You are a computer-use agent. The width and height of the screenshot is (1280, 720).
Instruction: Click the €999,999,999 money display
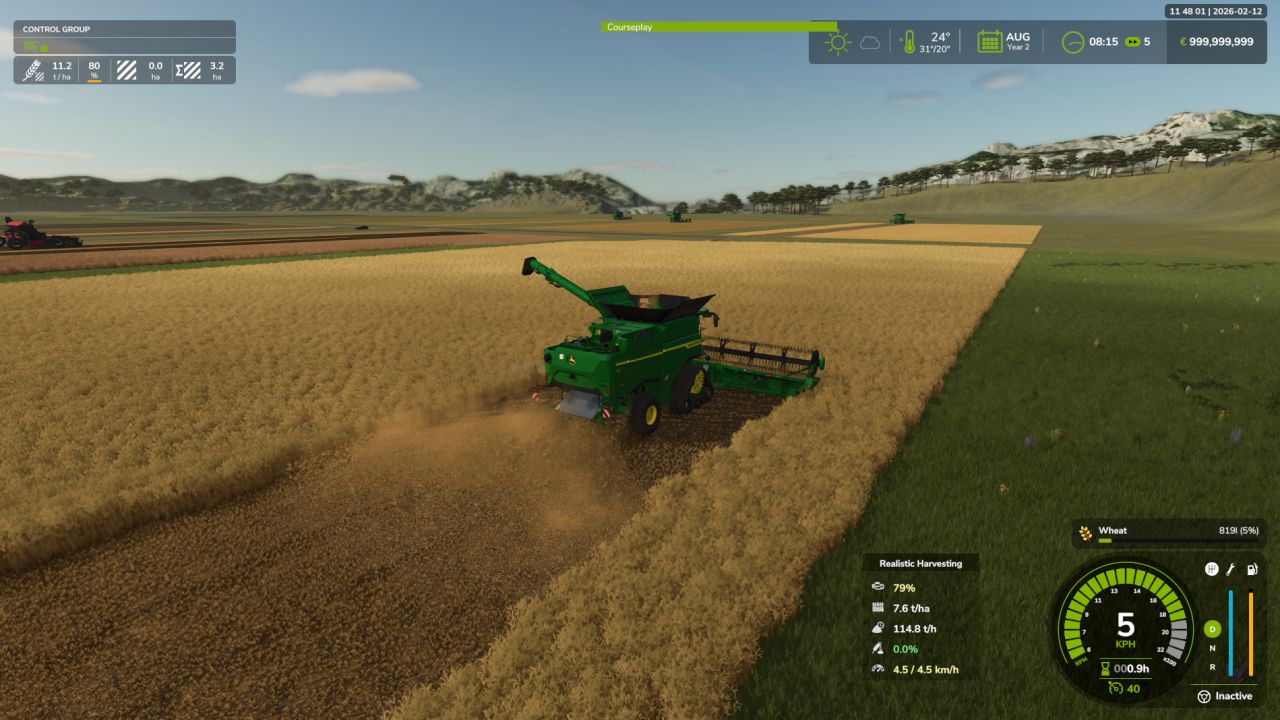[1215, 41]
